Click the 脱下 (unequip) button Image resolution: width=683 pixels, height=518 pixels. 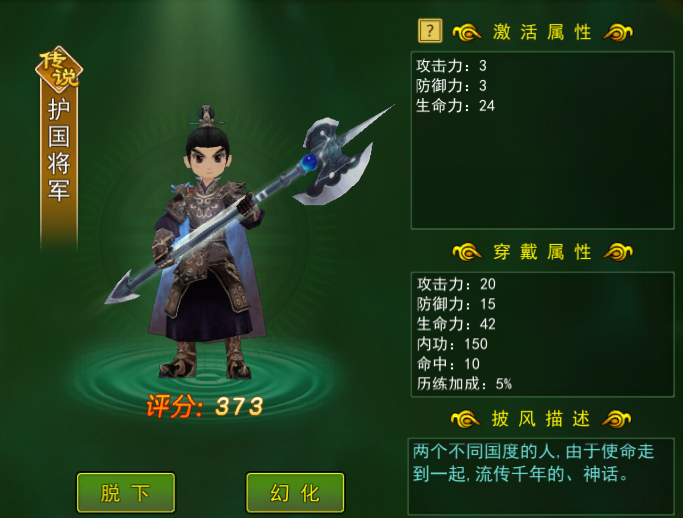(126, 492)
